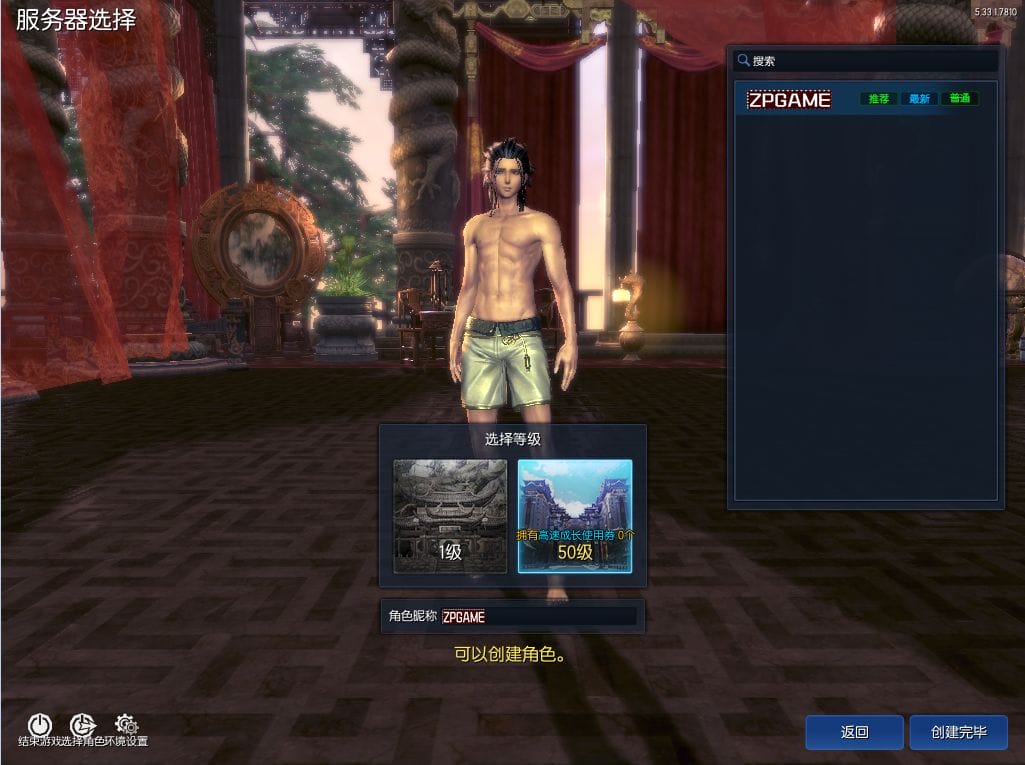Go back with the 返回 button

[x=854, y=732]
